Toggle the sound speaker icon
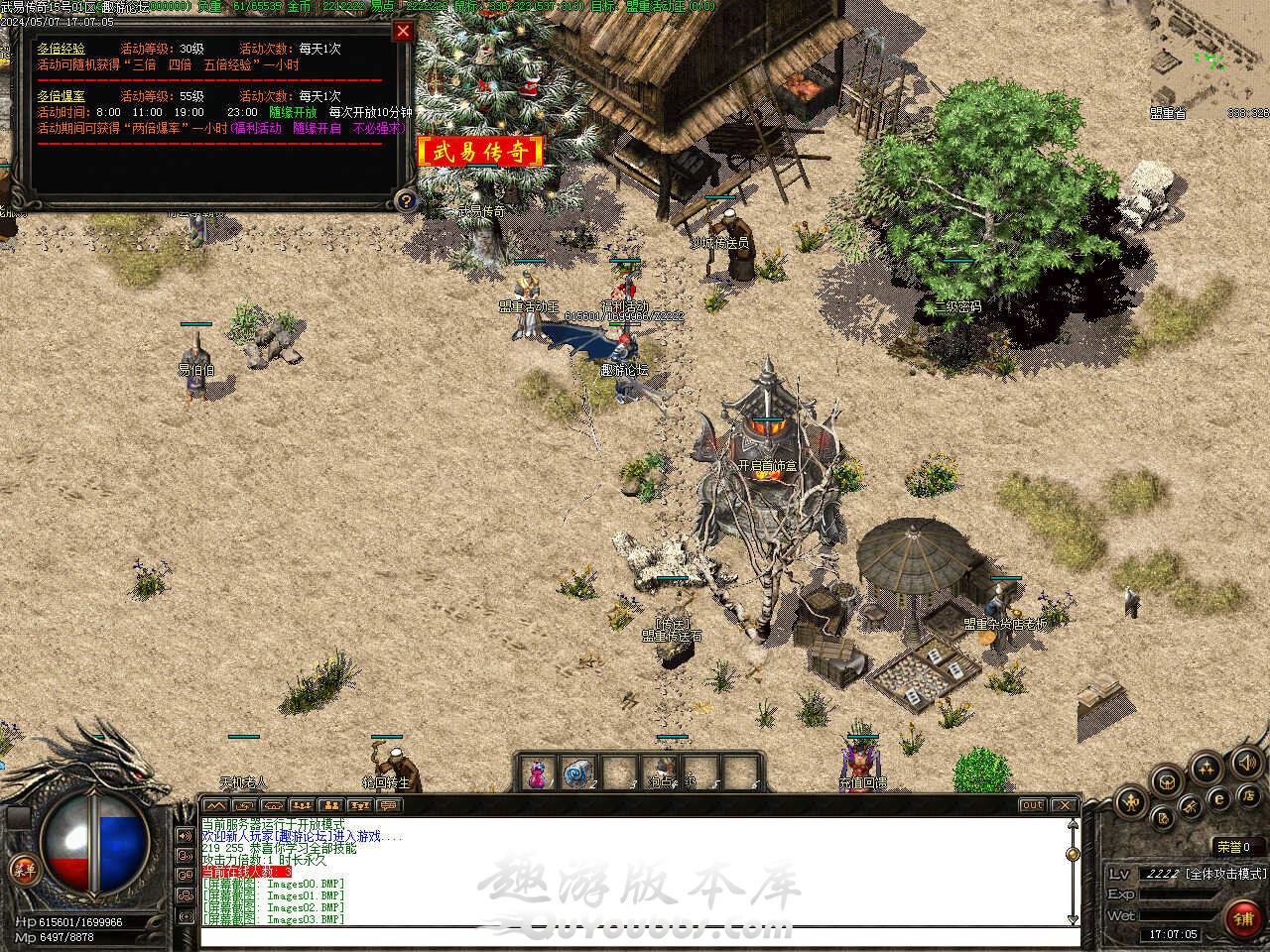This screenshot has height=952, width=1270. (x=1246, y=763)
